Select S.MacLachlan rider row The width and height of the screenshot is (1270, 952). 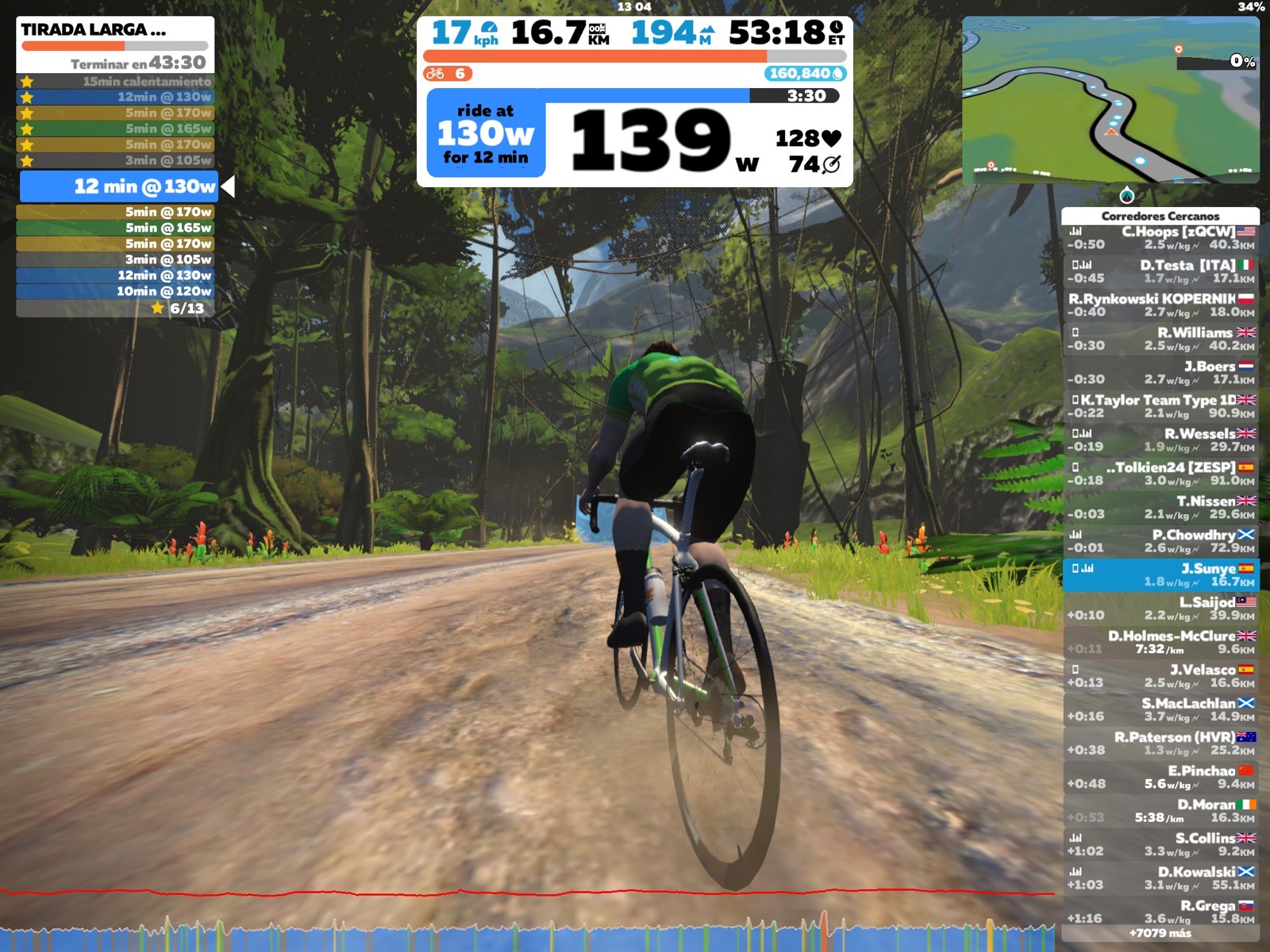pyautogui.click(x=1160, y=710)
